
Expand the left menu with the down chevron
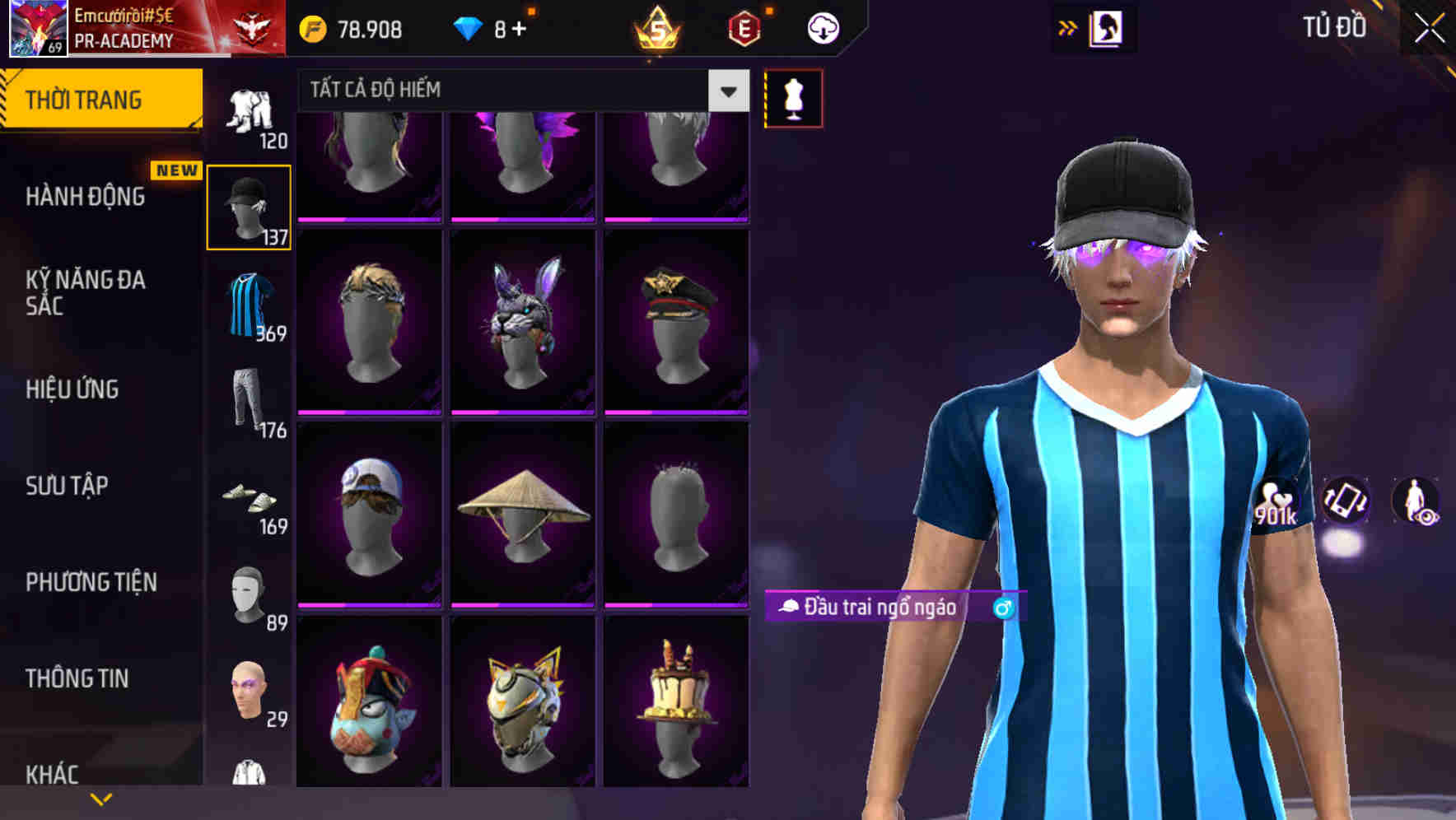tap(102, 797)
